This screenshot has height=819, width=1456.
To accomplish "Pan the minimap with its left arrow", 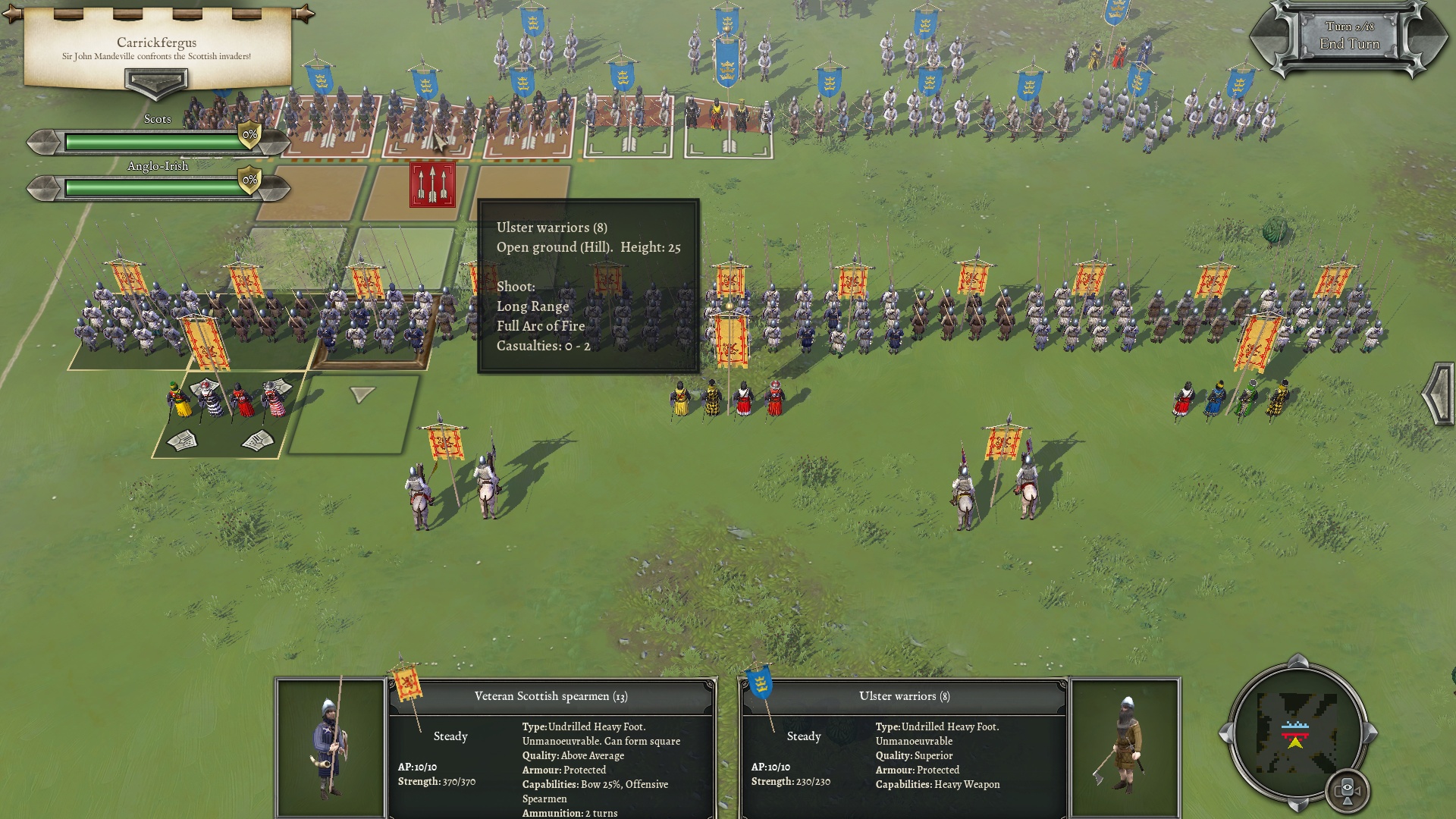I will (1224, 733).
